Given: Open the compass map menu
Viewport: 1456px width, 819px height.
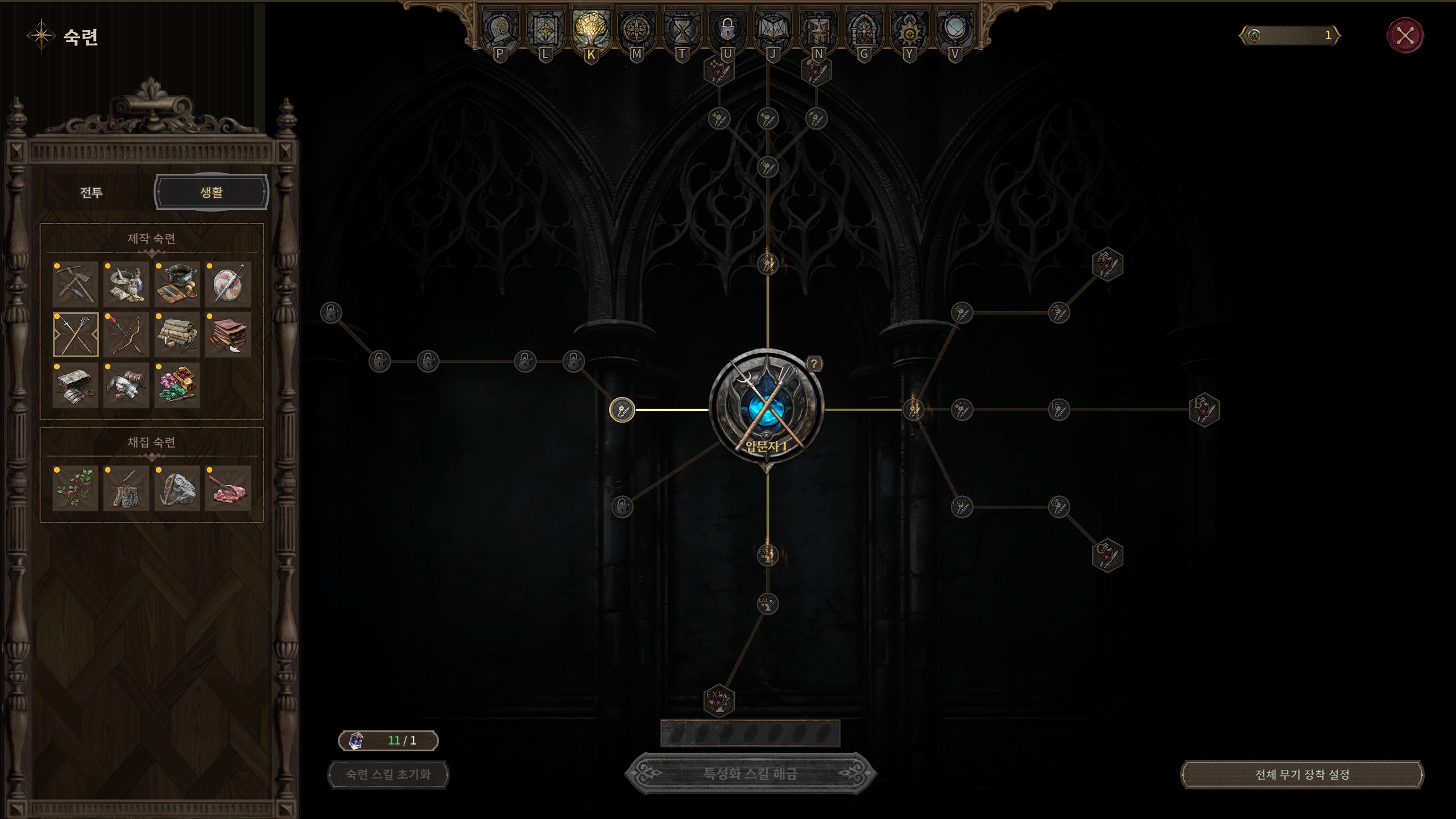Looking at the screenshot, I should [x=636, y=30].
